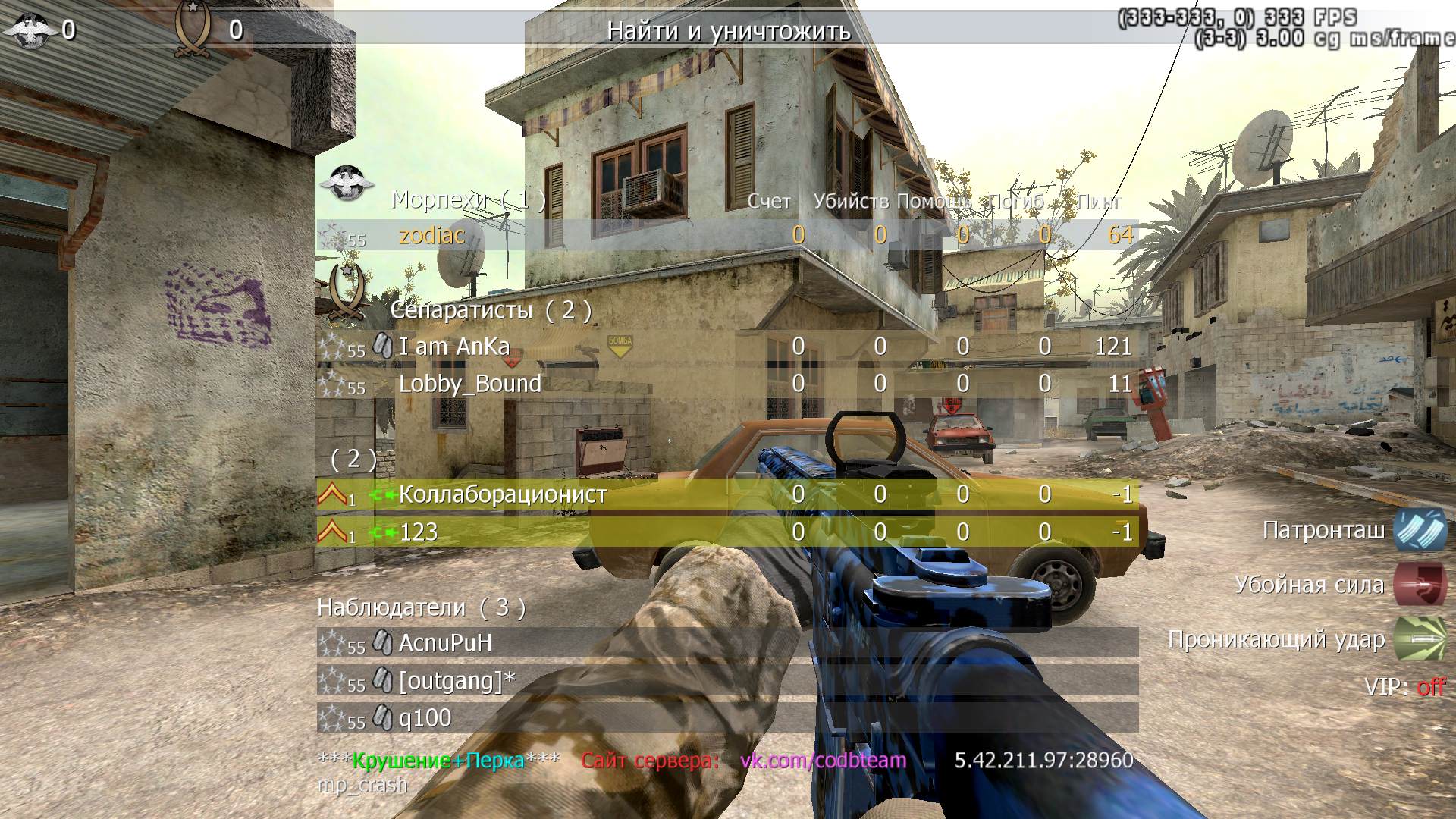
Task: Click the Патронташ perk icon
Action: pos(1420,529)
